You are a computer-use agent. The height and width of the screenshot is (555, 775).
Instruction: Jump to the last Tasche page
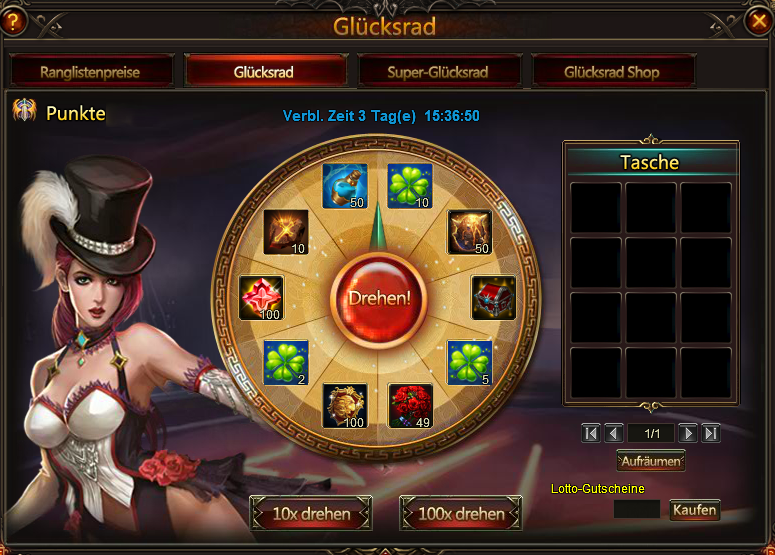(711, 433)
